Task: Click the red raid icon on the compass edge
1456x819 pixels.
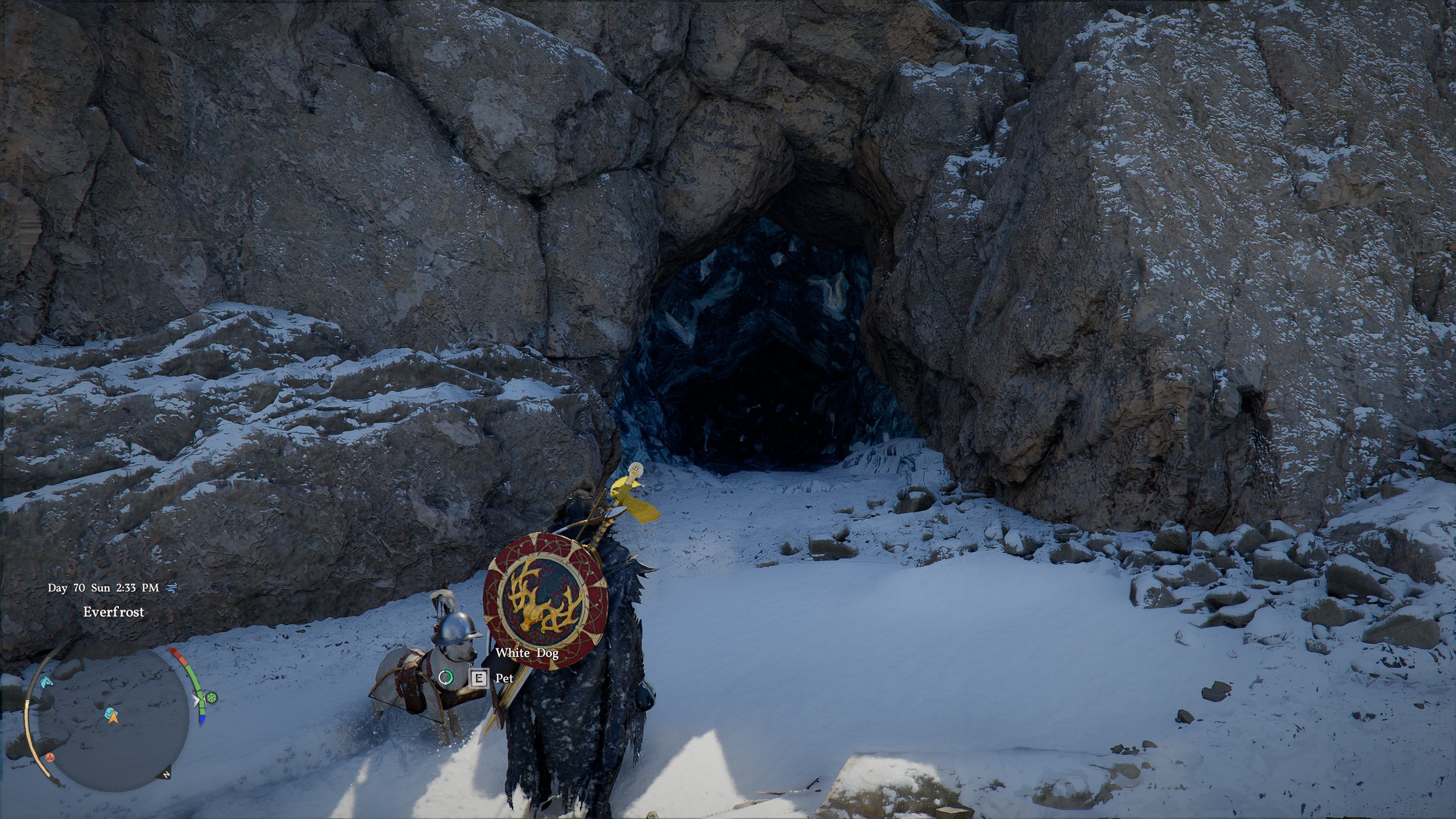Action: pos(50,759)
